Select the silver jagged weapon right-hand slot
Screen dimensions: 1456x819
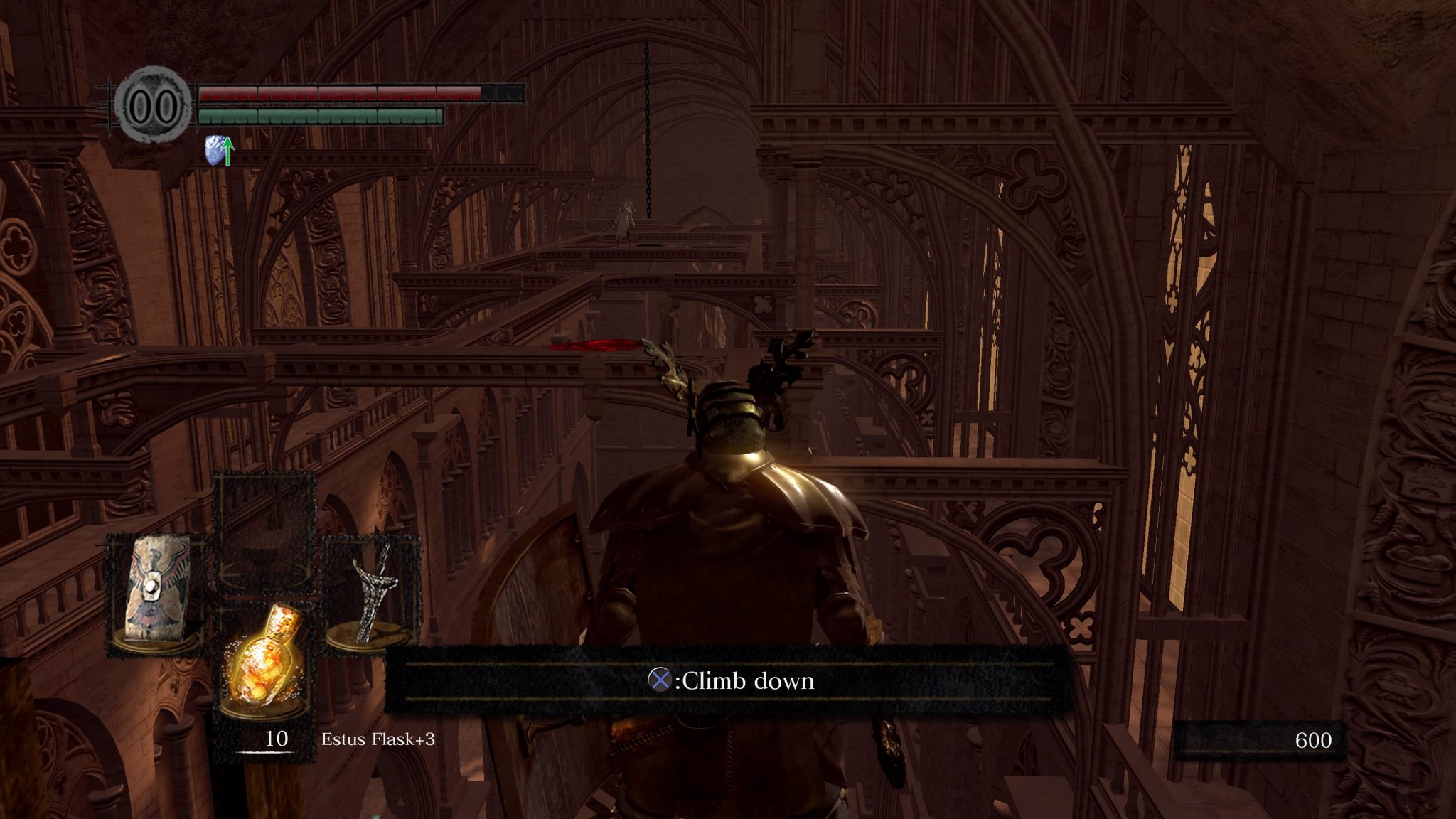(373, 593)
